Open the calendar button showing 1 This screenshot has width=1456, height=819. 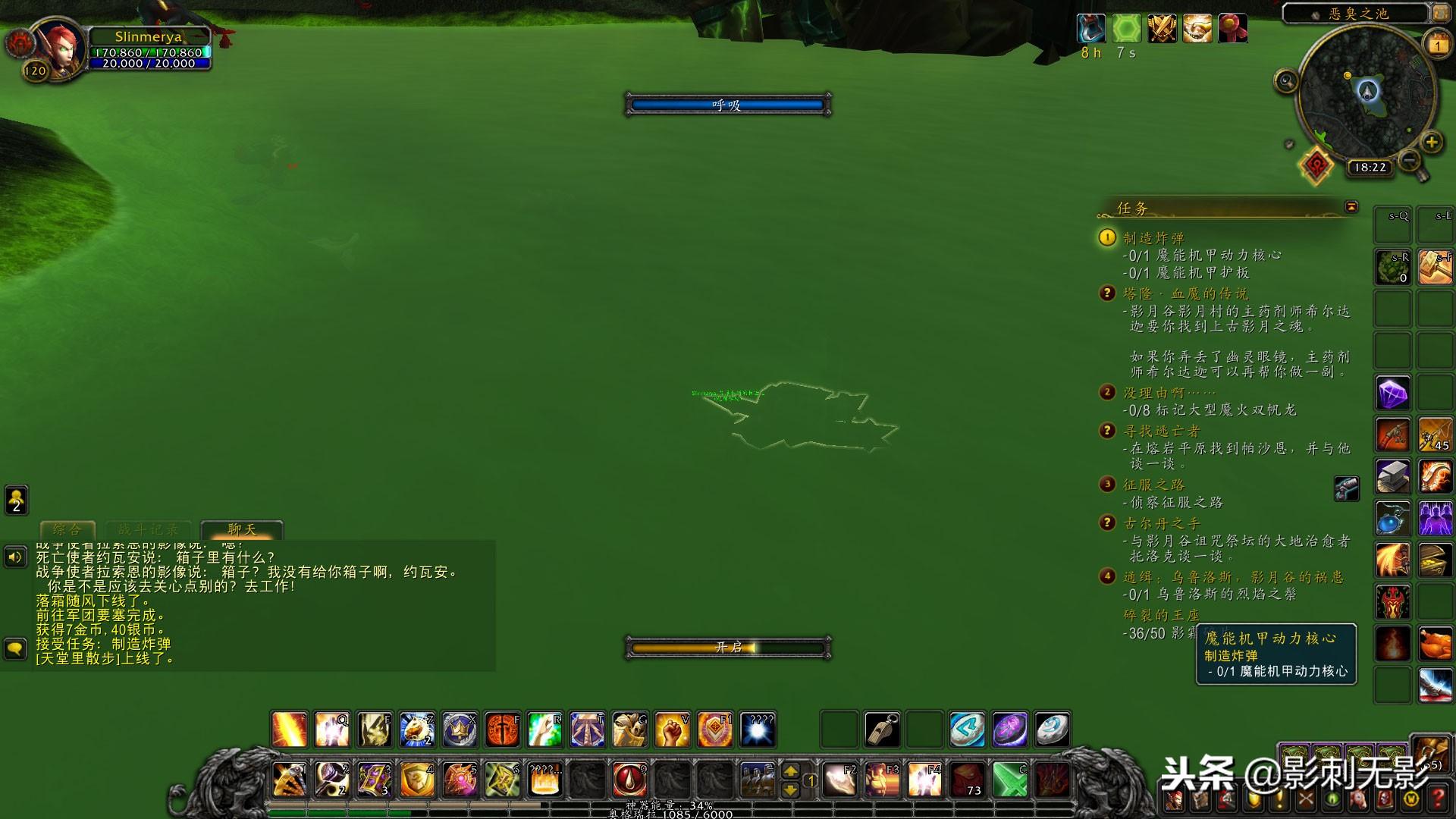pyautogui.click(x=1438, y=45)
